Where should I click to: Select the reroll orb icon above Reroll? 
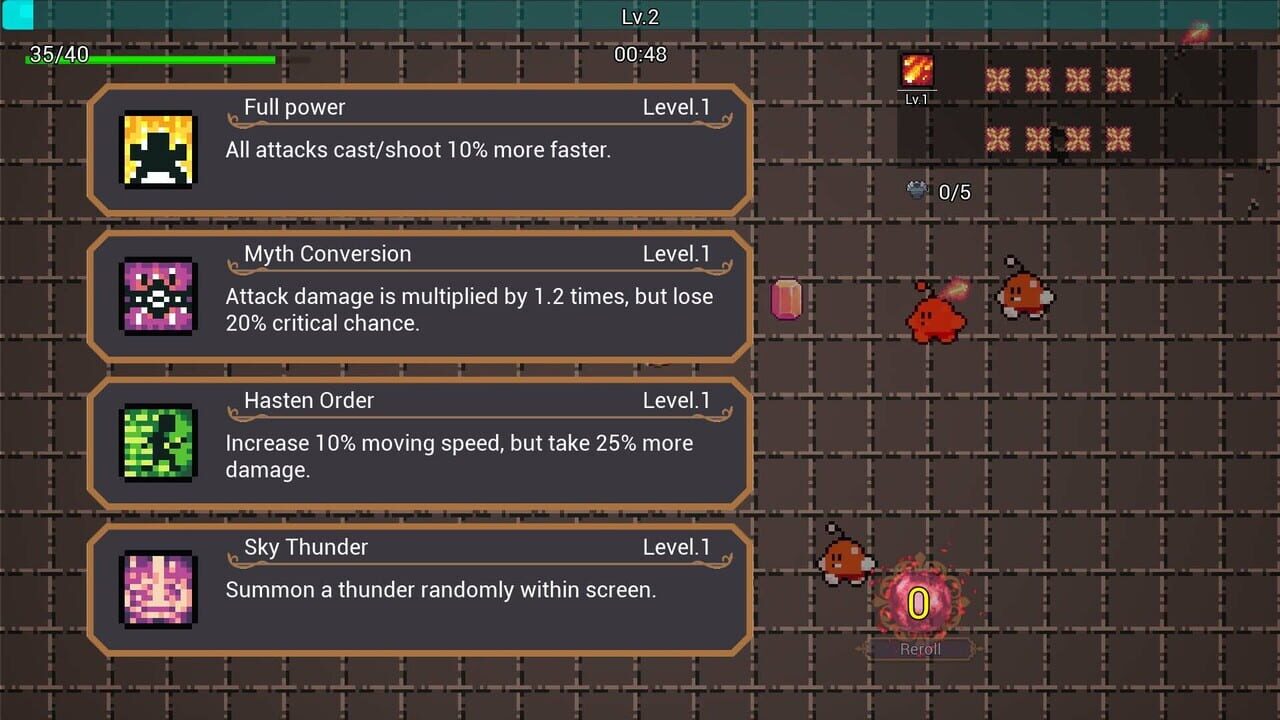point(917,601)
